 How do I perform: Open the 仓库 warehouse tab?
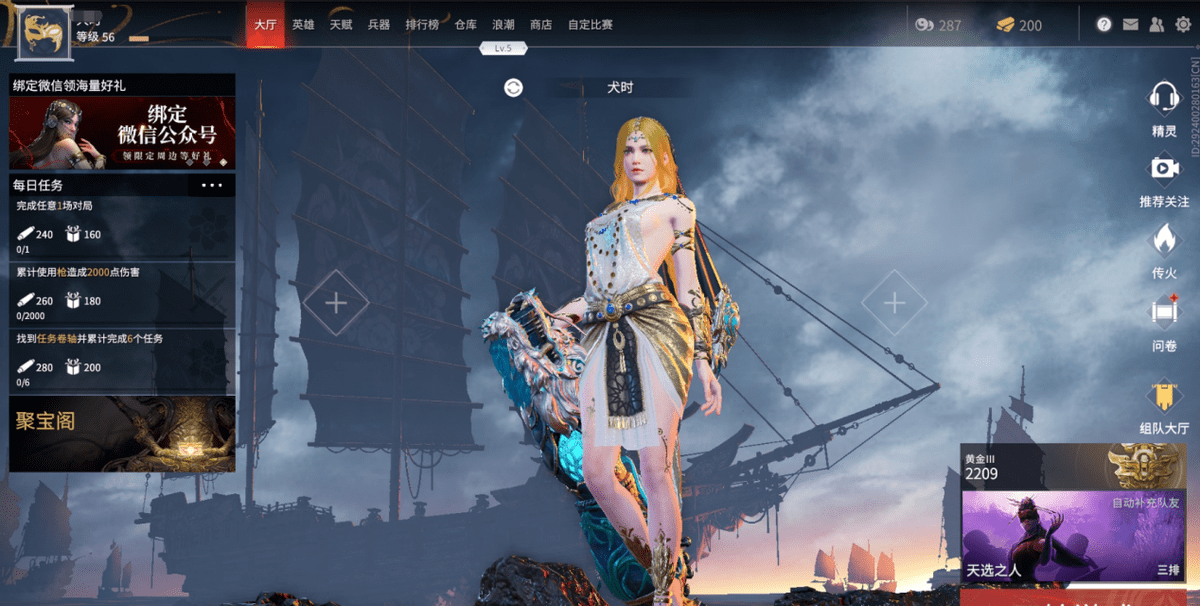pyautogui.click(x=466, y=25)
